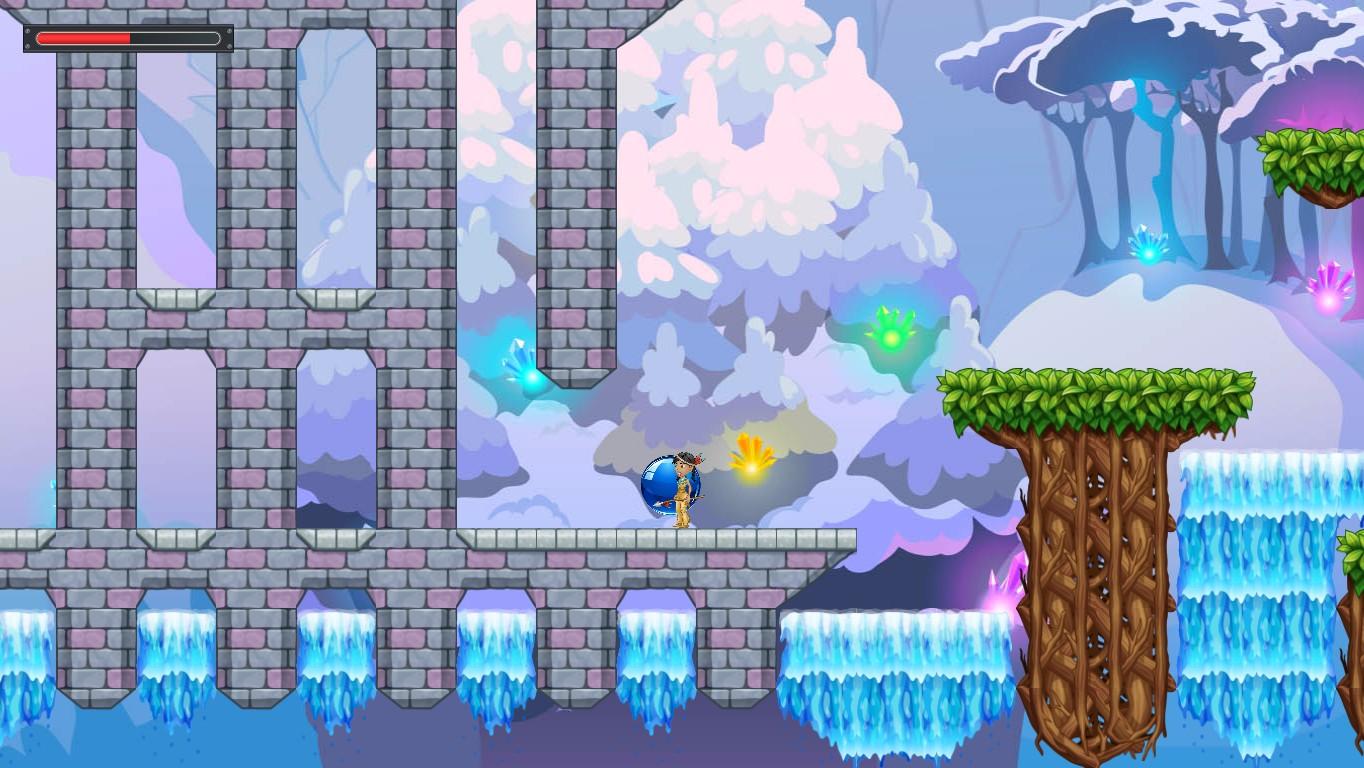Click the blue bubble shield behind the player
This screenshot has width=1364, height=768.
pyautogui.click(x=661, y=485)
